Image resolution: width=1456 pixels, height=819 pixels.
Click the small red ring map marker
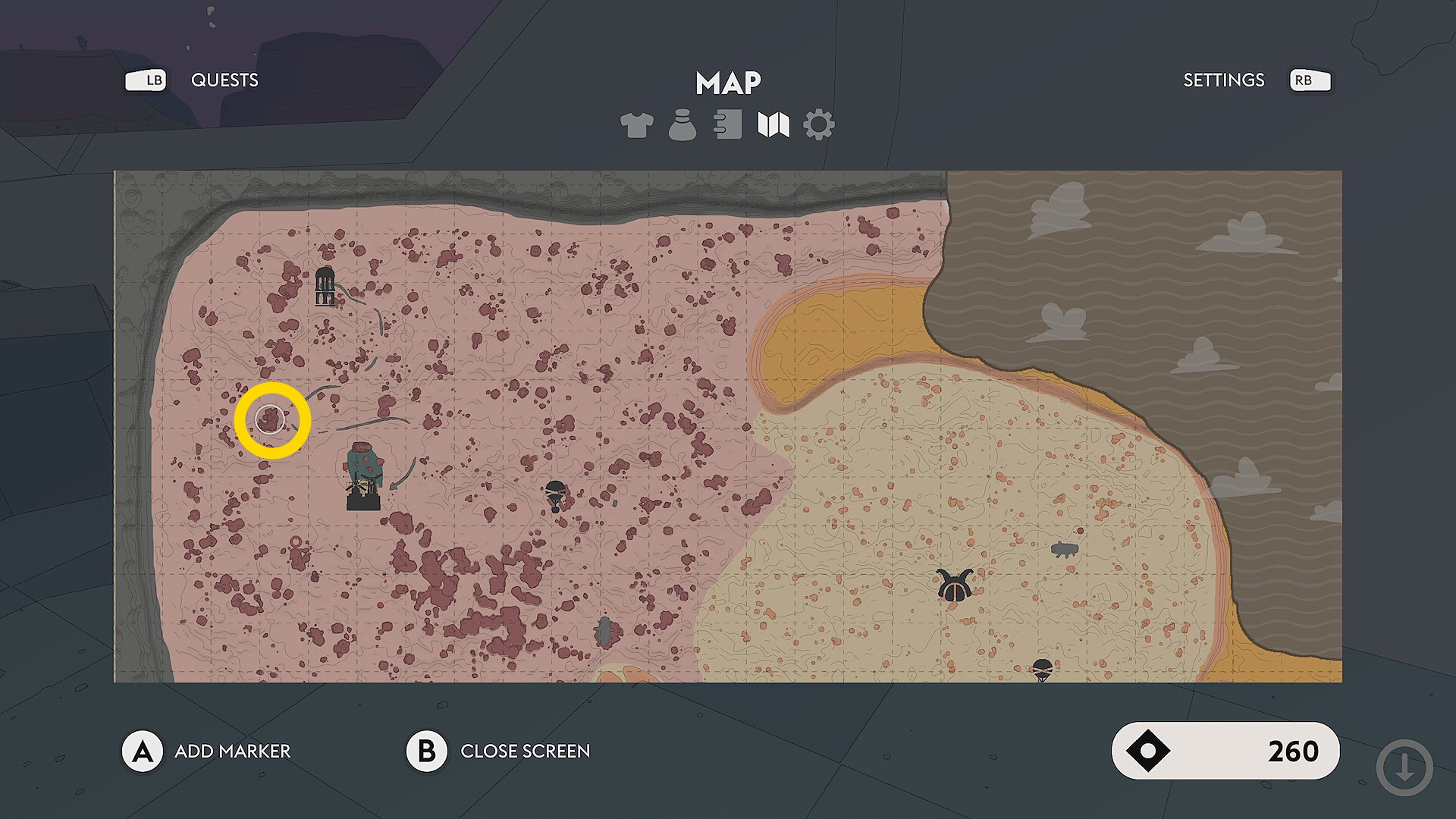pyautogui.click(x=296, y=542)
